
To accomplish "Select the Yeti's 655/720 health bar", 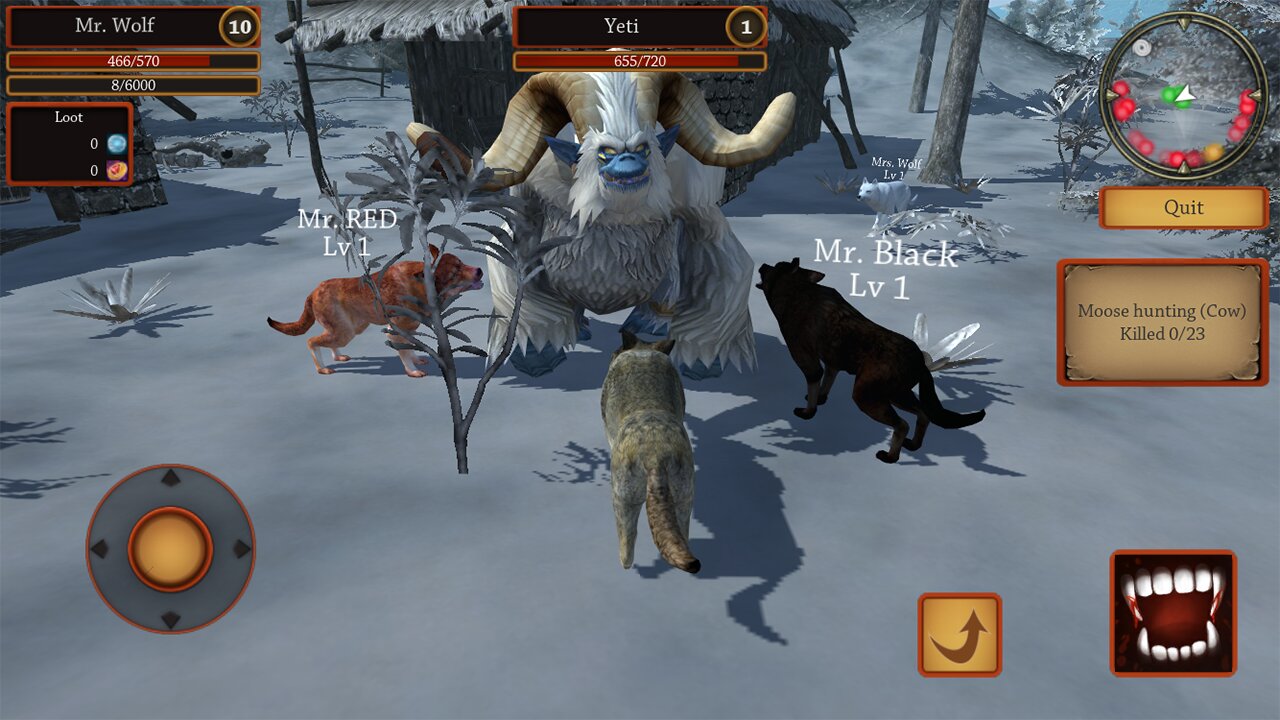I will click(x=637, y=62).
